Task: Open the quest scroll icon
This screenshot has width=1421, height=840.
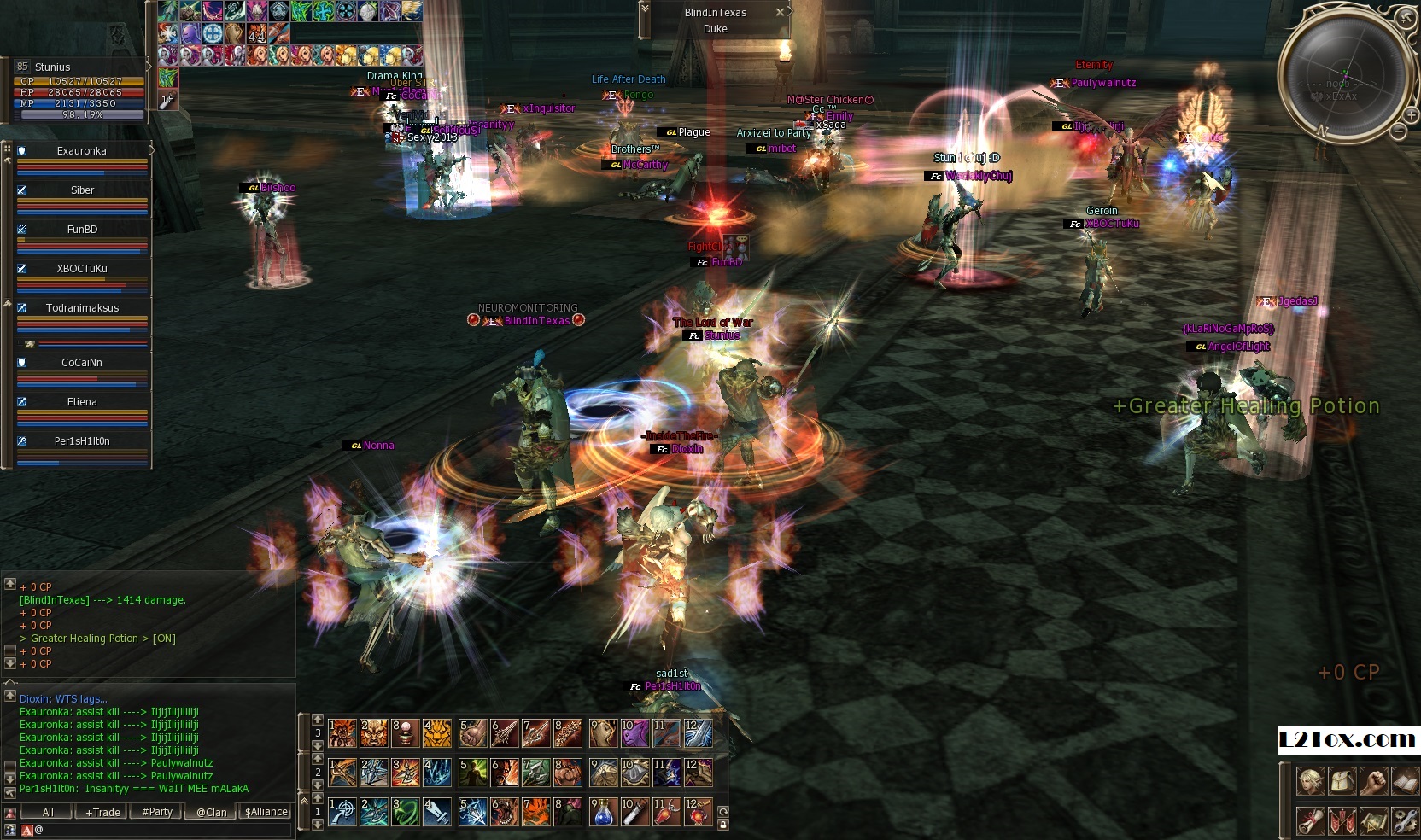Action: coord(1310,821)
